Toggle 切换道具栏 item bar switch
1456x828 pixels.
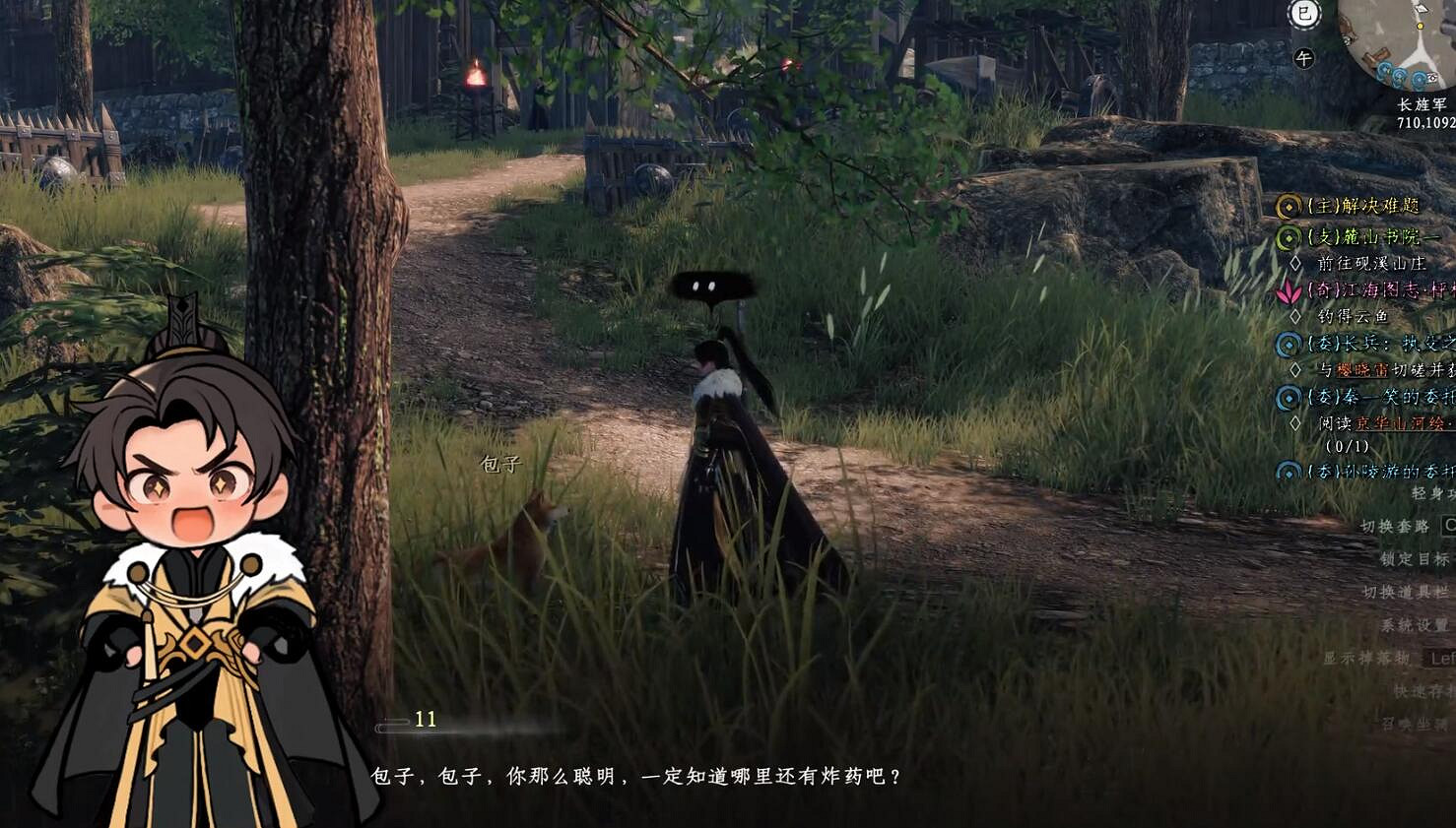[x=1405, y=592]
